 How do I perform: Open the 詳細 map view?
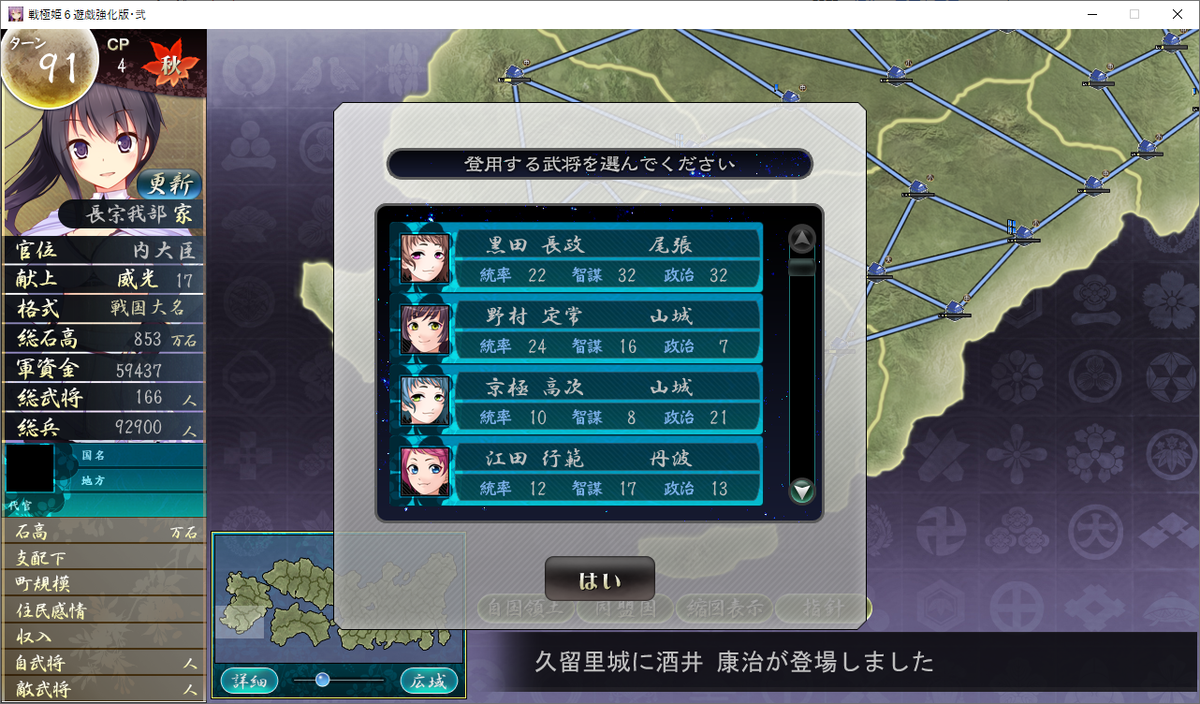(x=249, y=681)
